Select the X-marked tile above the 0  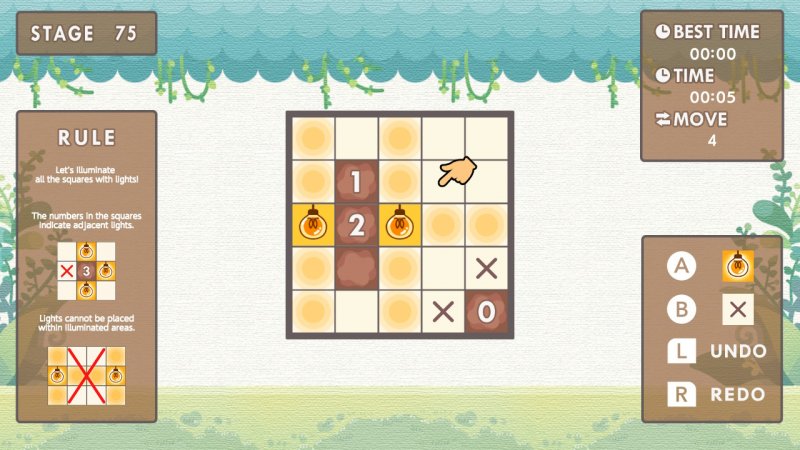click(x=486, y=268)
